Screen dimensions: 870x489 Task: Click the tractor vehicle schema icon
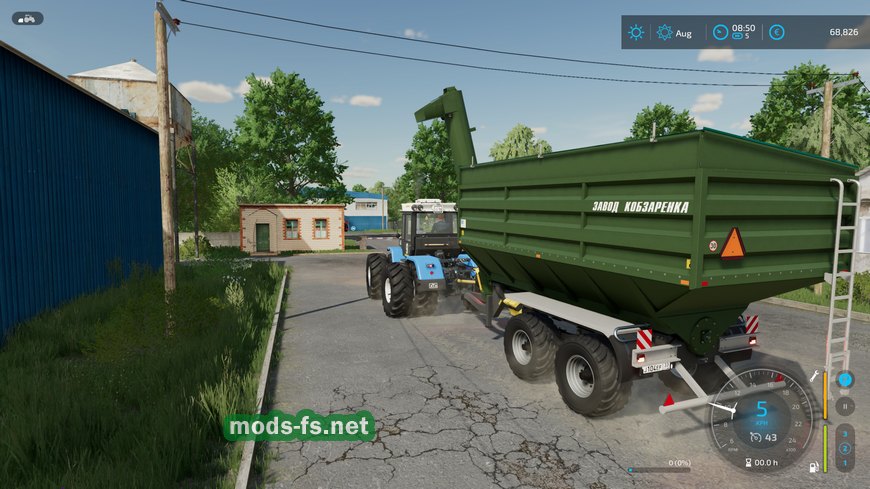tap(27, 18)
